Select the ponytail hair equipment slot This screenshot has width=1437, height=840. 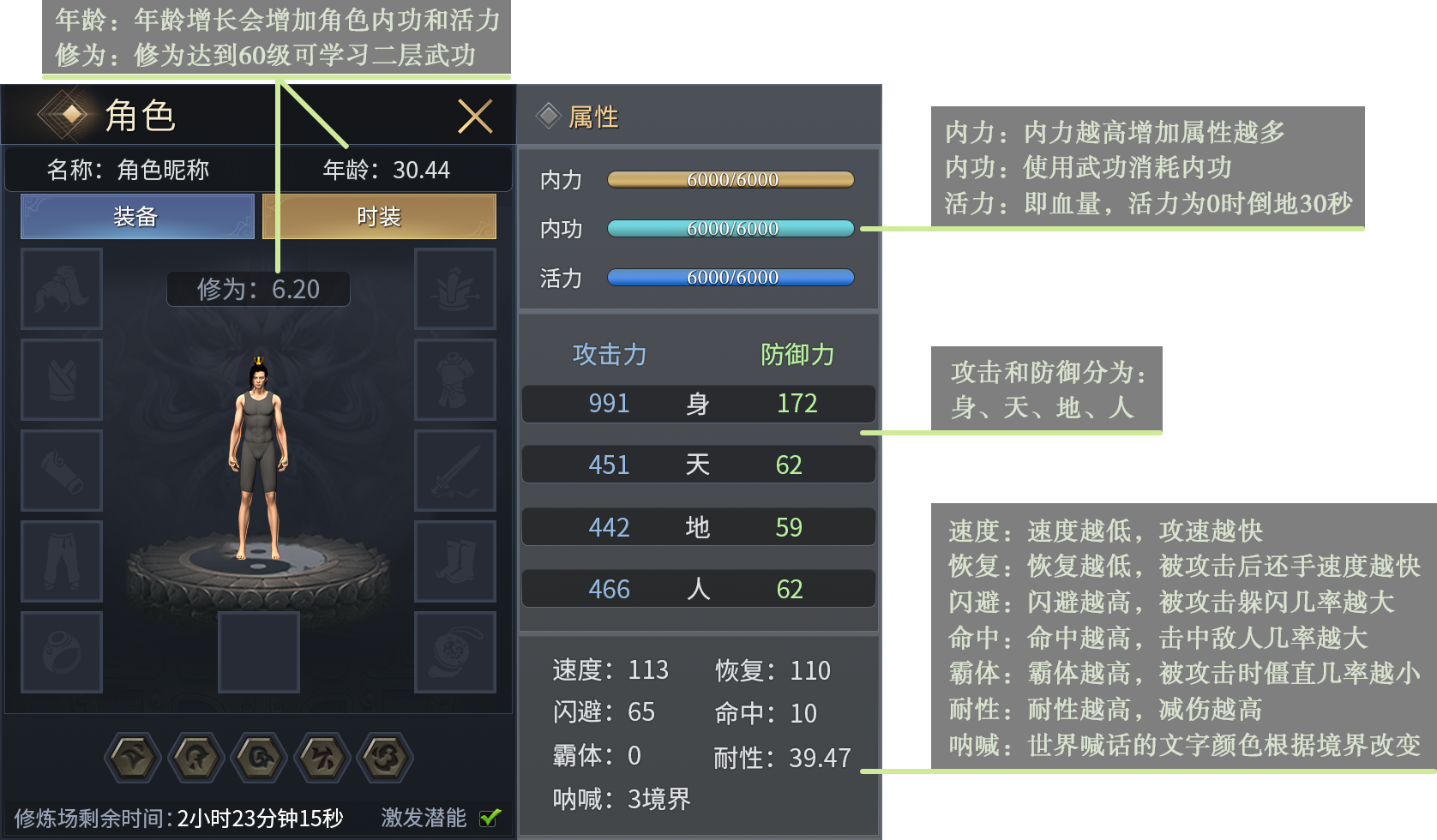click(62, 289)
